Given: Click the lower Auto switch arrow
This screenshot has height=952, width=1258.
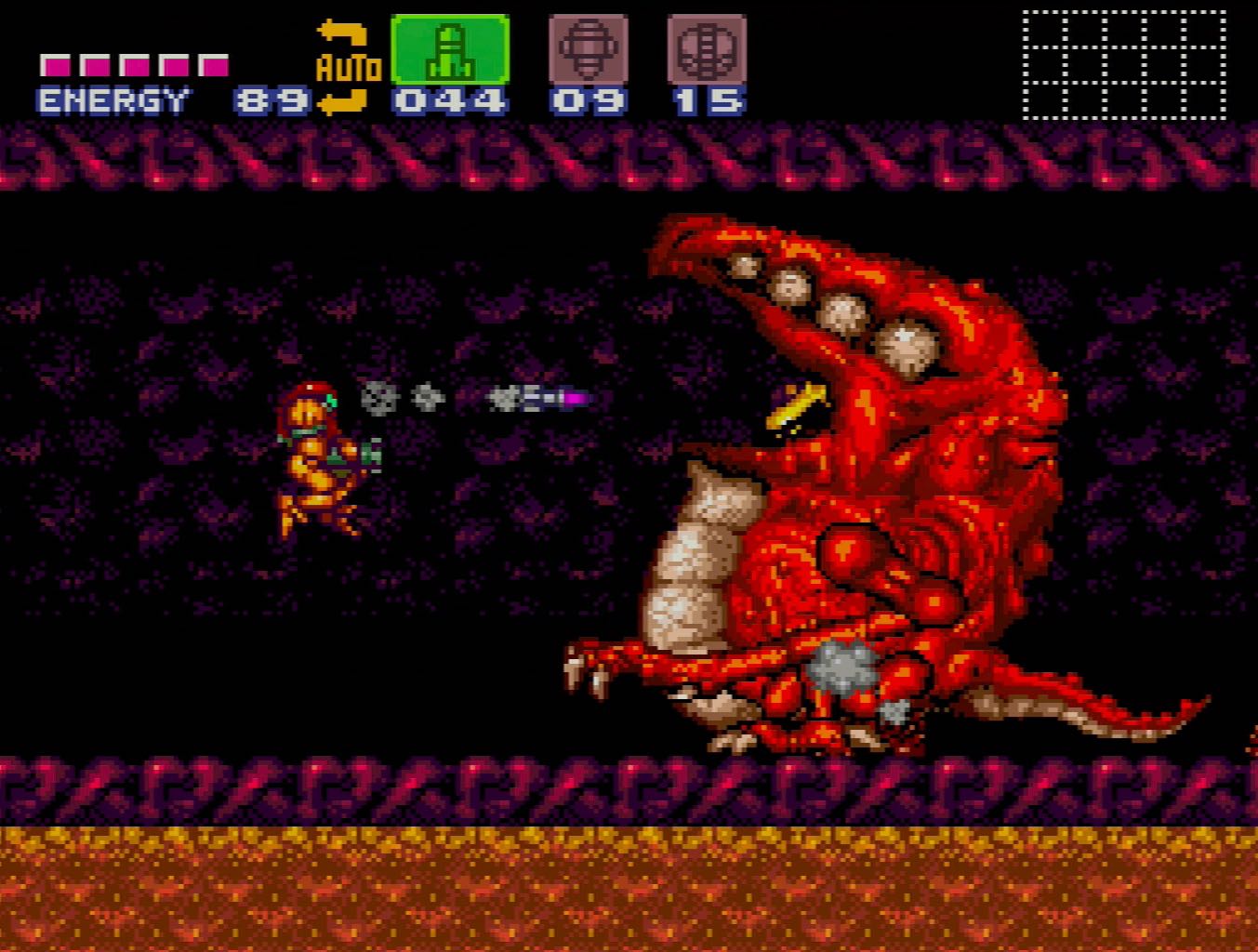Looking at the screenshot, I should [x=343, y=104].
